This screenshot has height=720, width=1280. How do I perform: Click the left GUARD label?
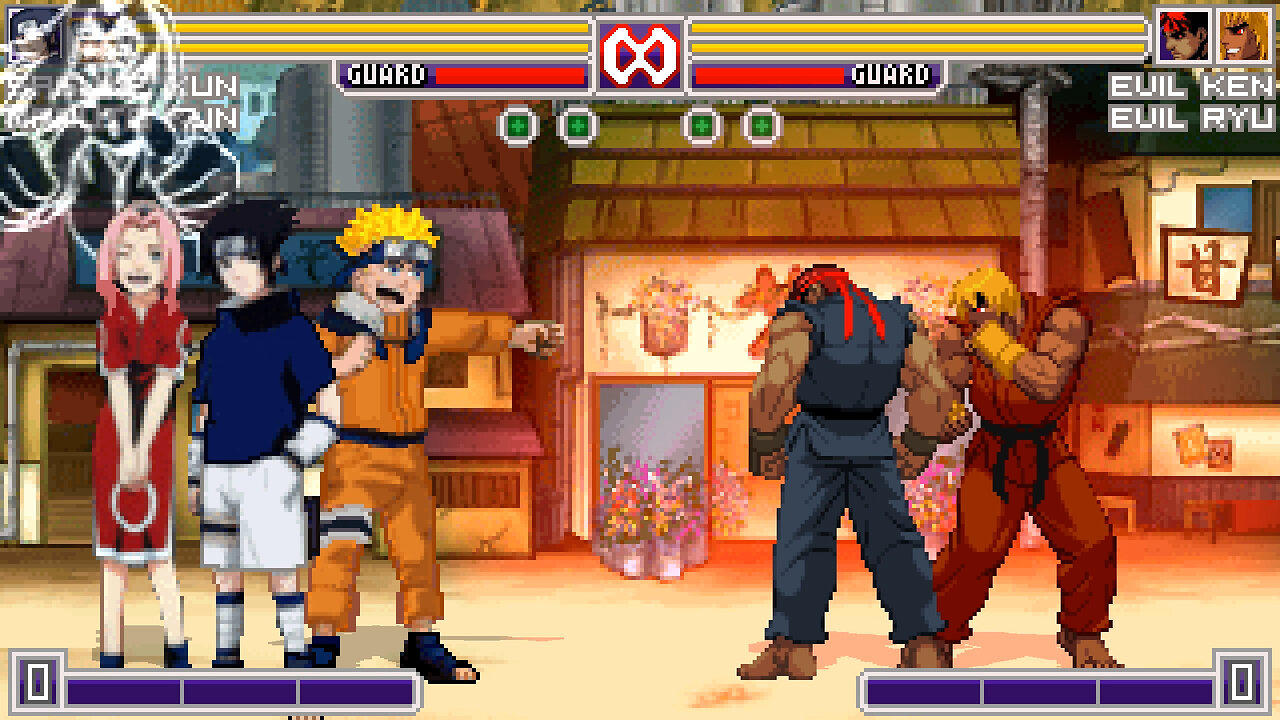pos(386,72)
